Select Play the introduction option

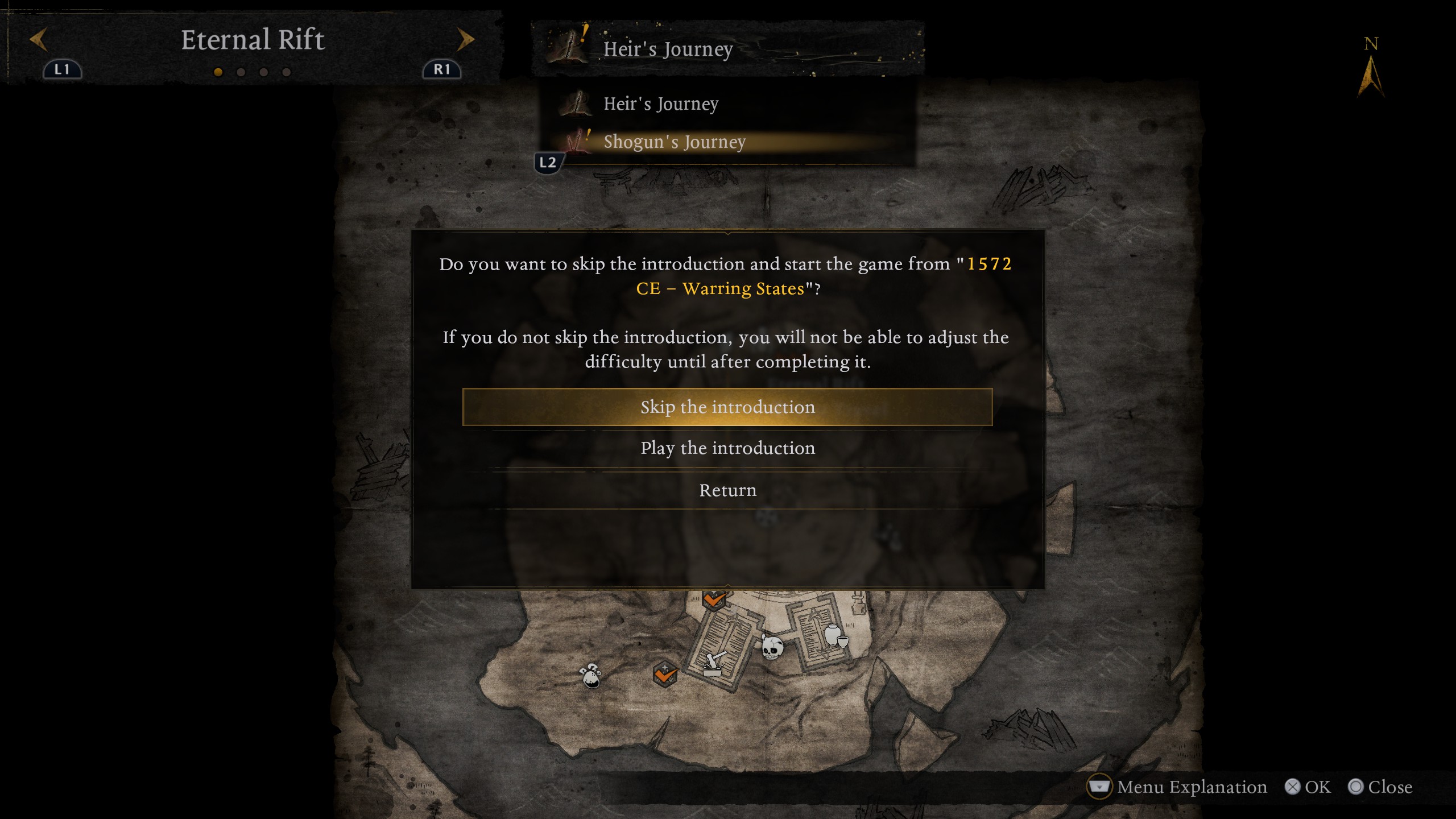[x=727, y=449]
